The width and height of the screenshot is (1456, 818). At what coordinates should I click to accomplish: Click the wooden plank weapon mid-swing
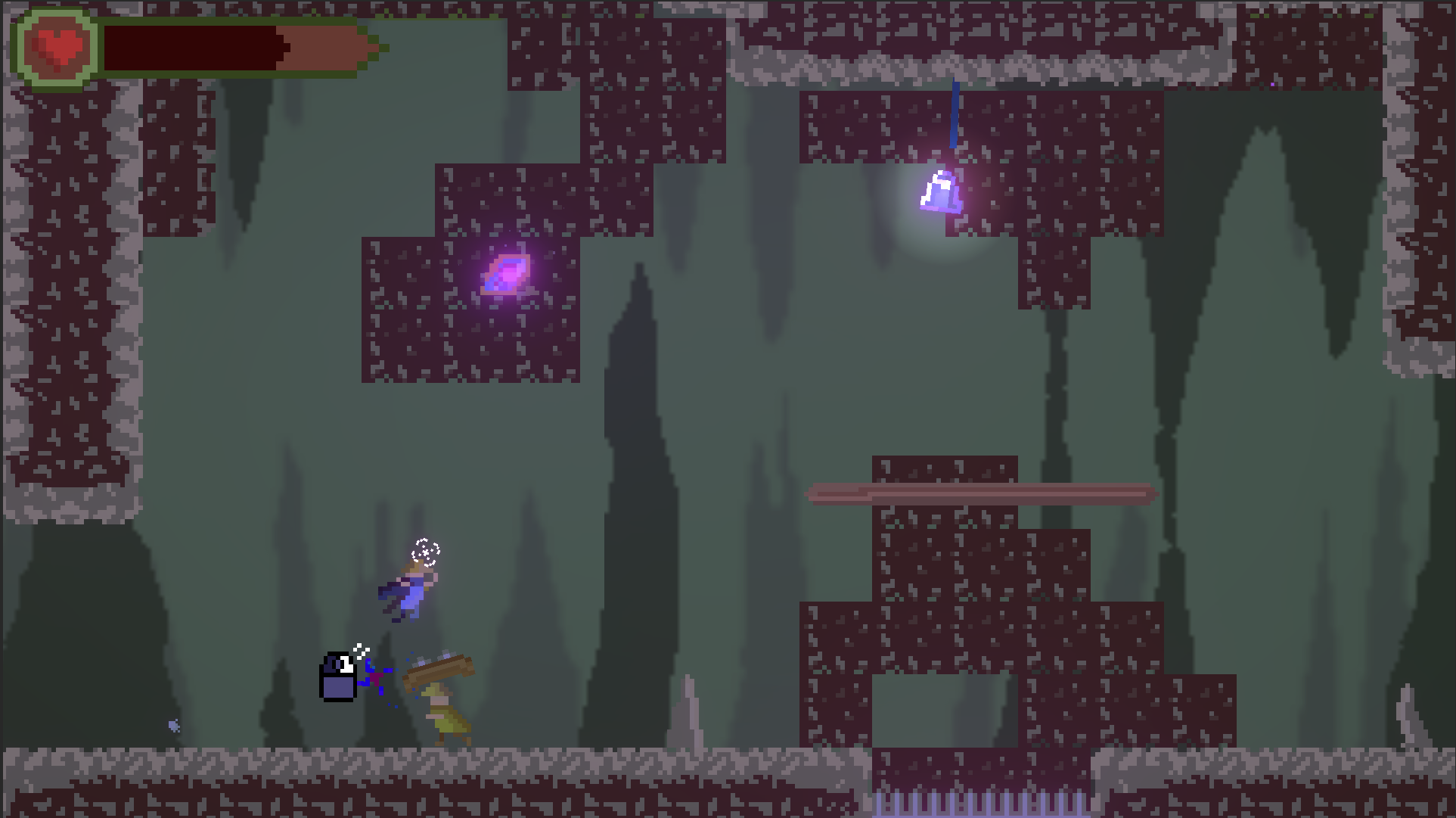pos(440,668)
